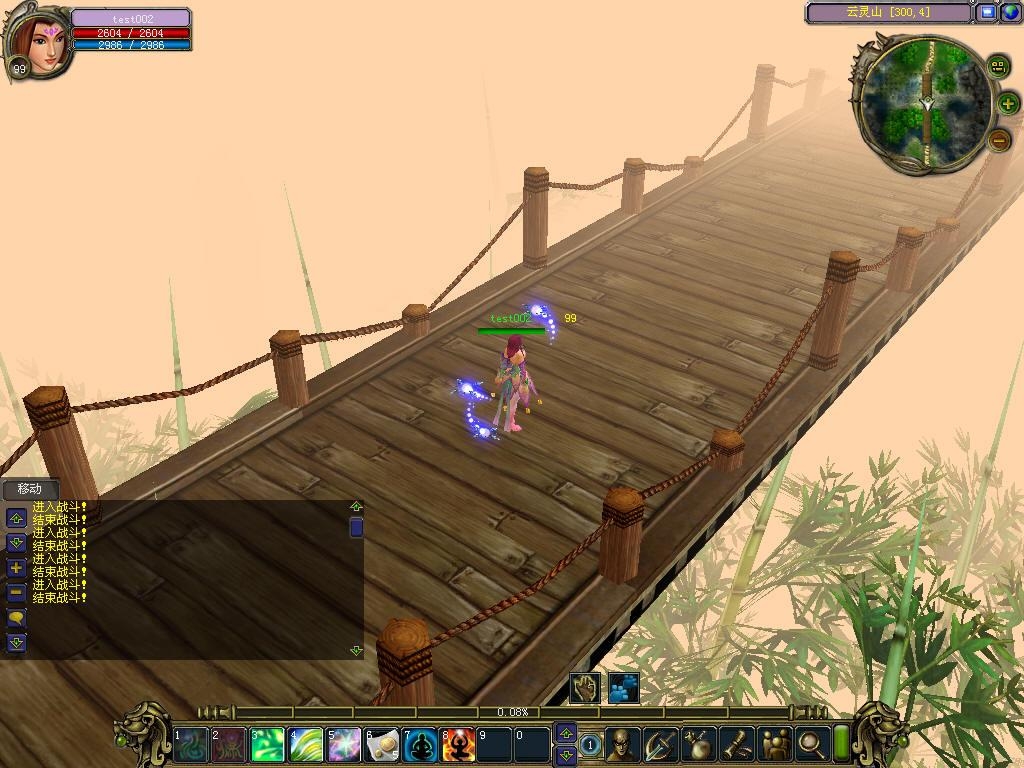Click the blue window button beside the location name
This screenshot has height=768, width=1024.
(x=987, y=13)
